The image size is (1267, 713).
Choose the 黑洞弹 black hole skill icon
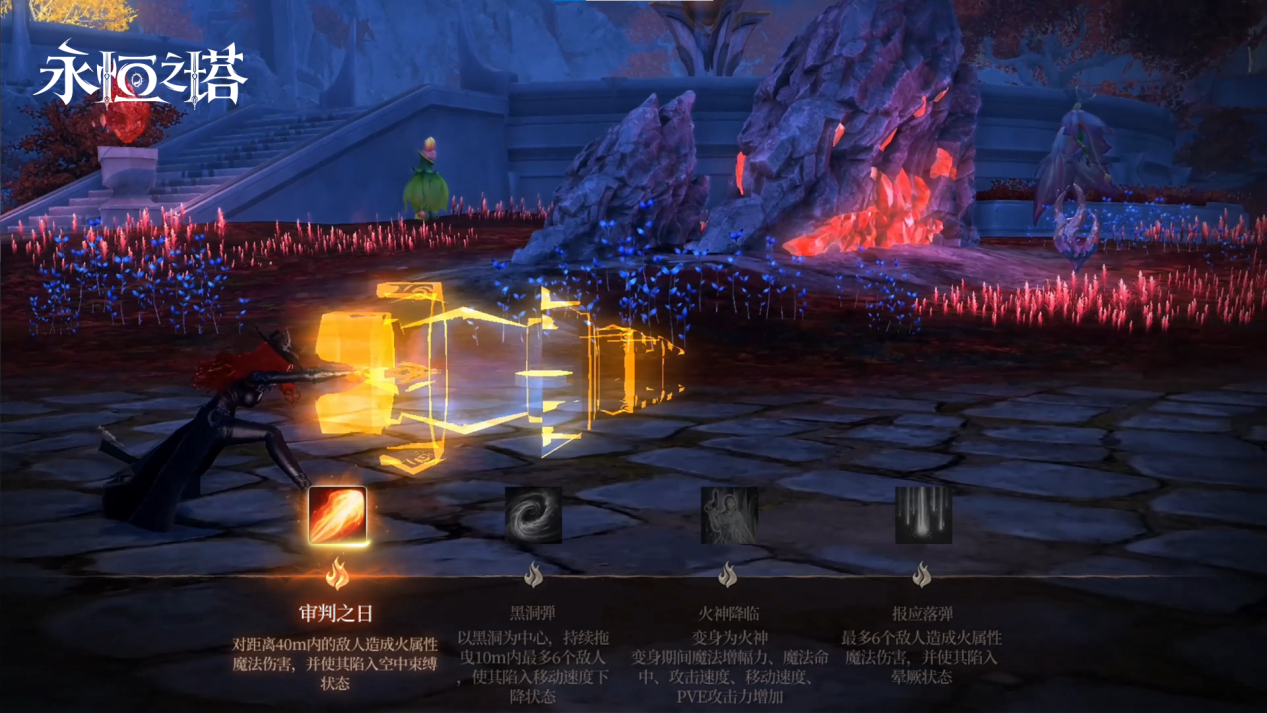tap(533, 516)
